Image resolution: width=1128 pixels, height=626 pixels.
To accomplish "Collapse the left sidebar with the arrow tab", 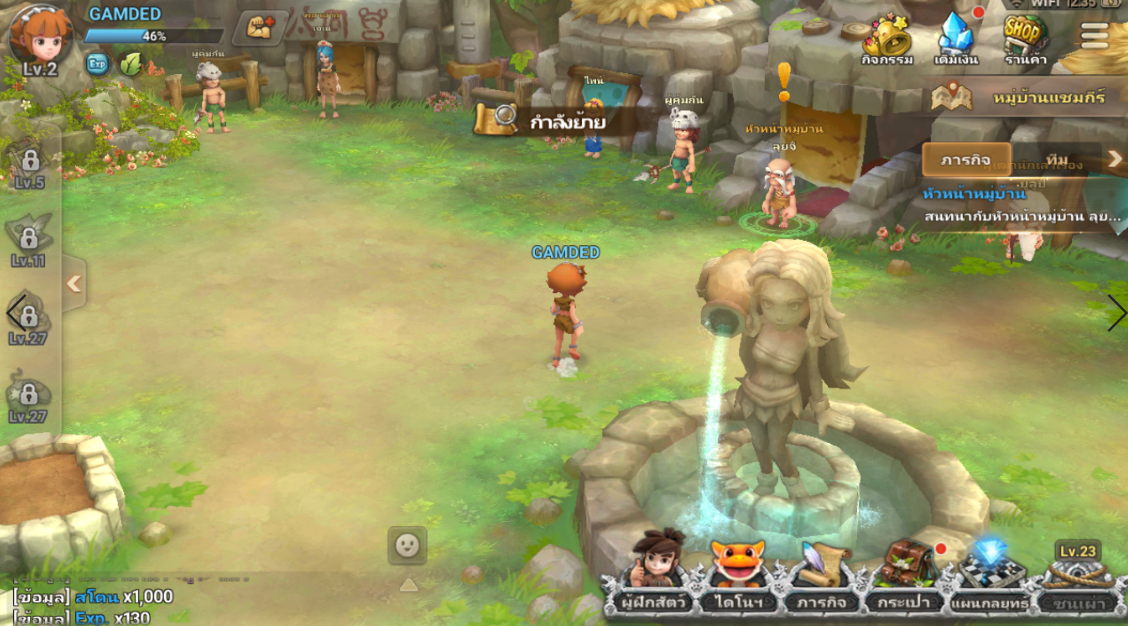I will point(73,284).
